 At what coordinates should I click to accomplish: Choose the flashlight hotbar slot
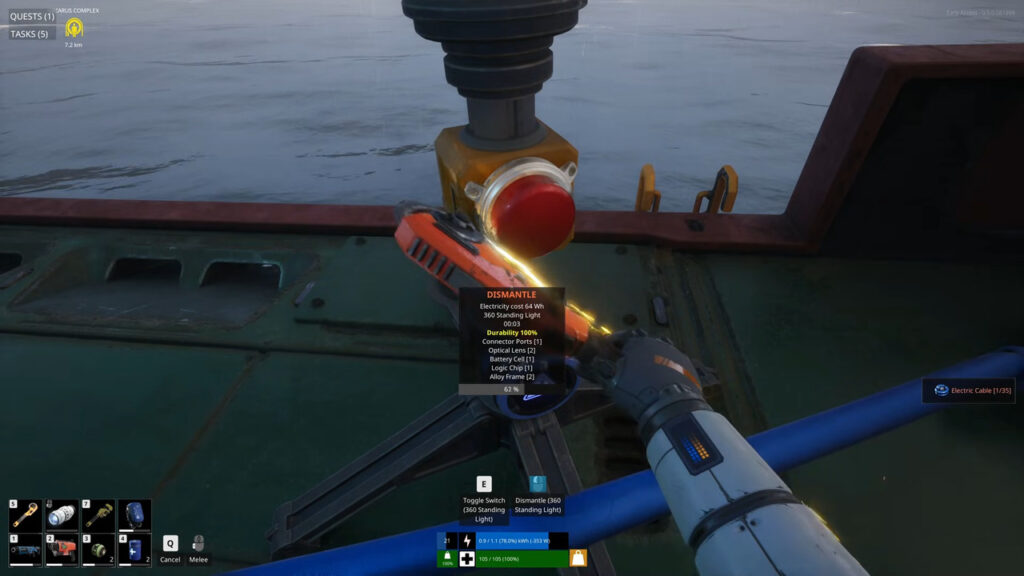coord(62,516)
